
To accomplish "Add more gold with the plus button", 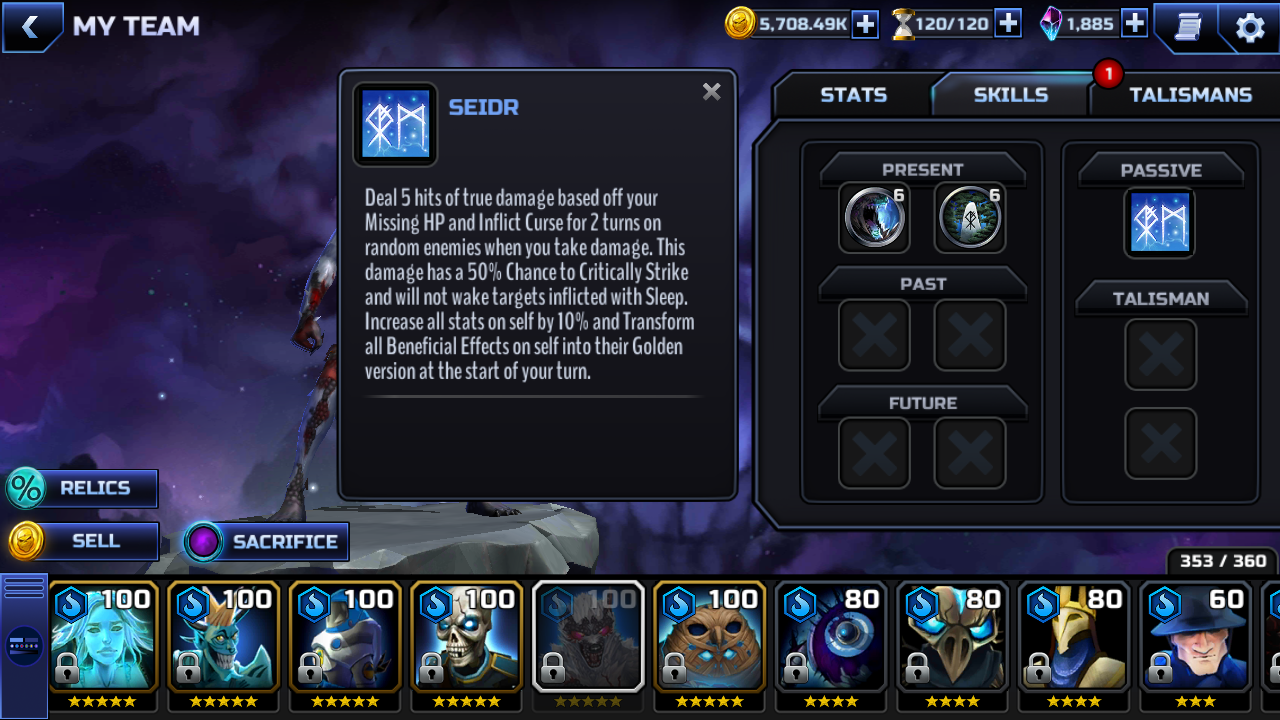I will pyautogui.click(x=865, y=24).
